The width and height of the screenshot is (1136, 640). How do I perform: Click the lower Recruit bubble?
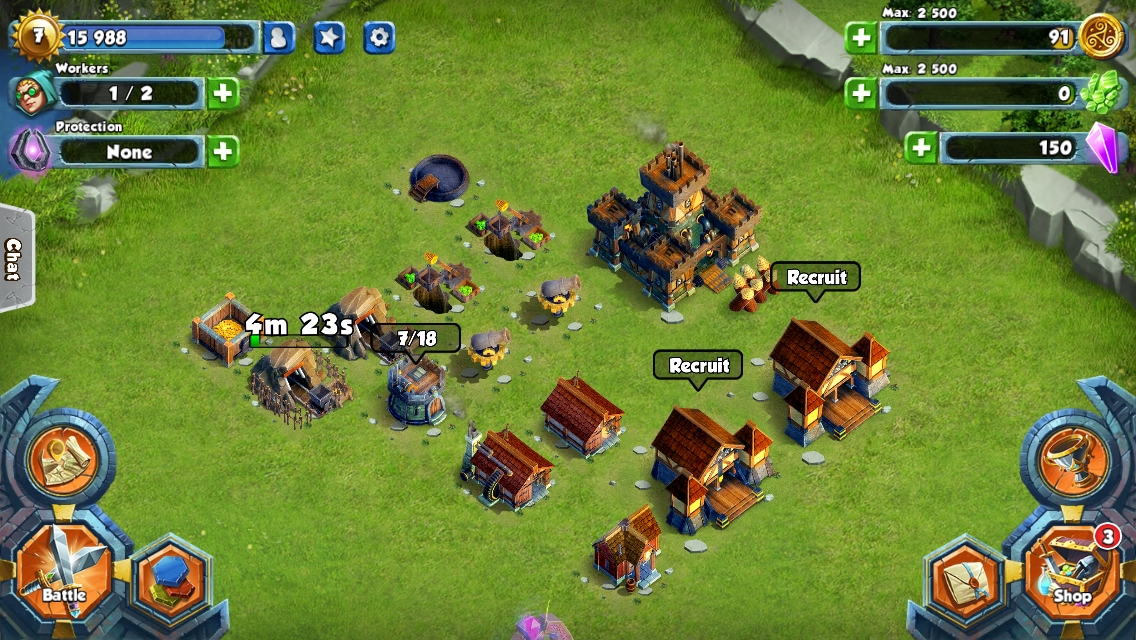pyautogui.click(x=698, y=365)
